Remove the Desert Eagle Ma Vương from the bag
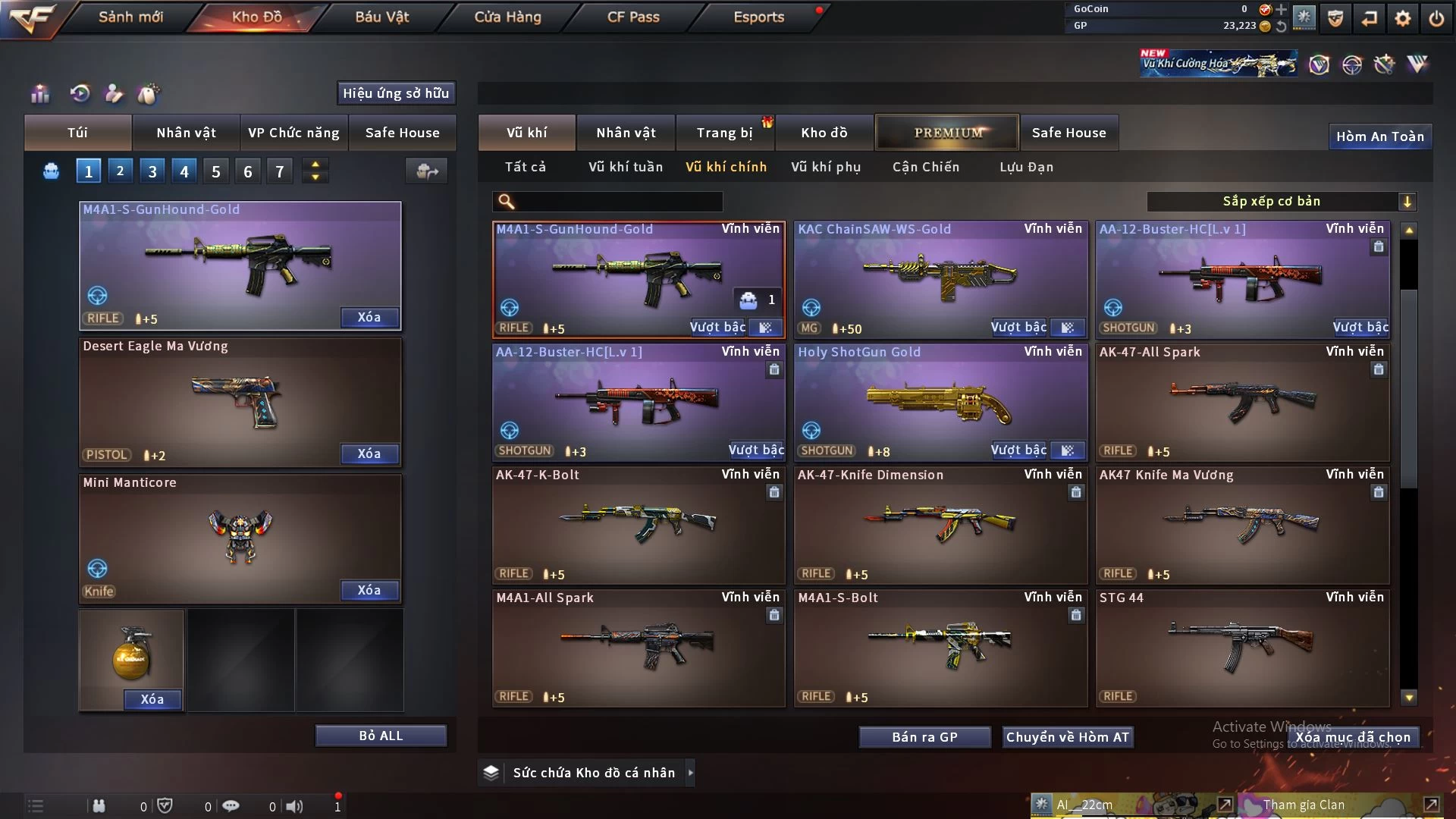The image size is (1456, 819). [369, 453]
